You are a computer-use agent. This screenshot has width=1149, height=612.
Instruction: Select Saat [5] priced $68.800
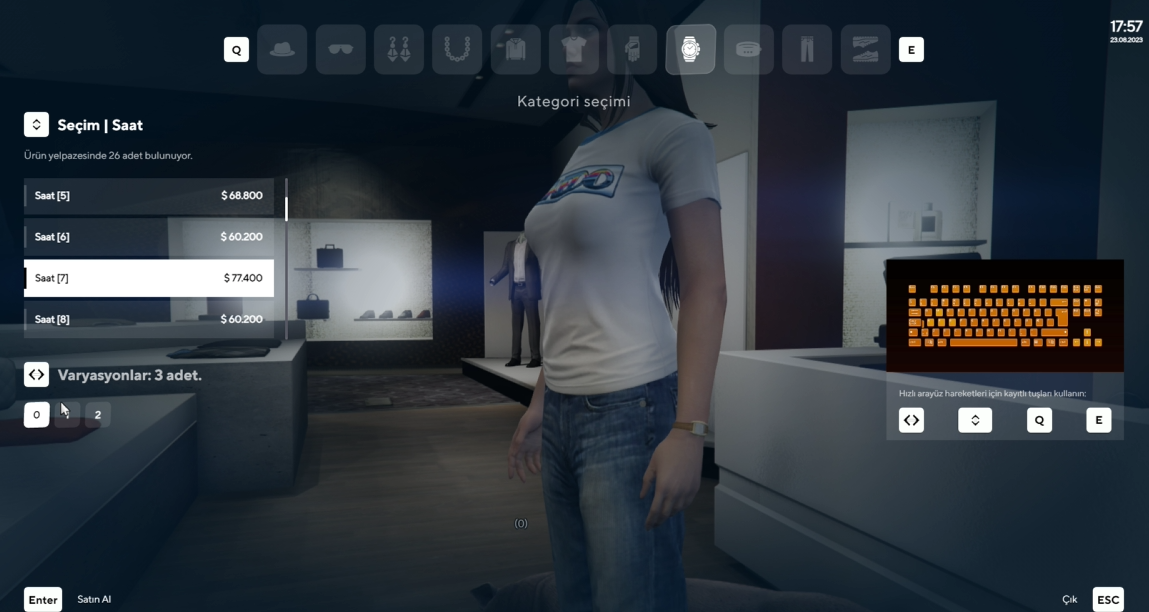[x=149, y=196]
